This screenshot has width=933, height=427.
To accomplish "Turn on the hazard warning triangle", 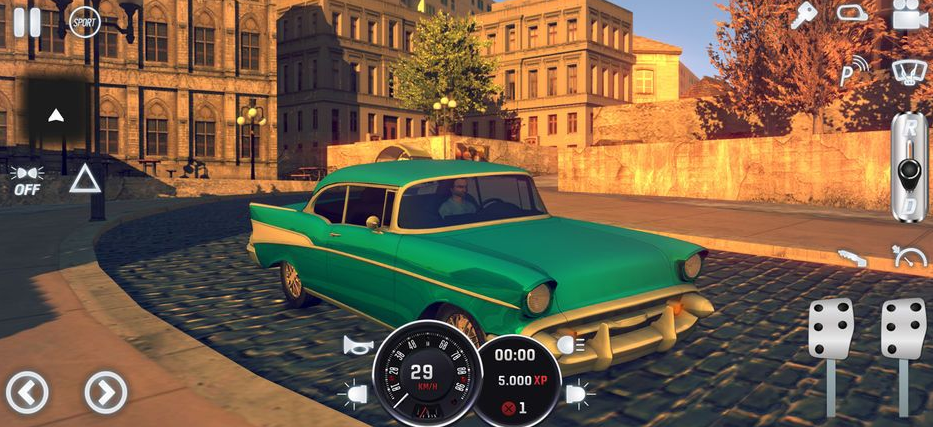I will [x=85, y=179].
